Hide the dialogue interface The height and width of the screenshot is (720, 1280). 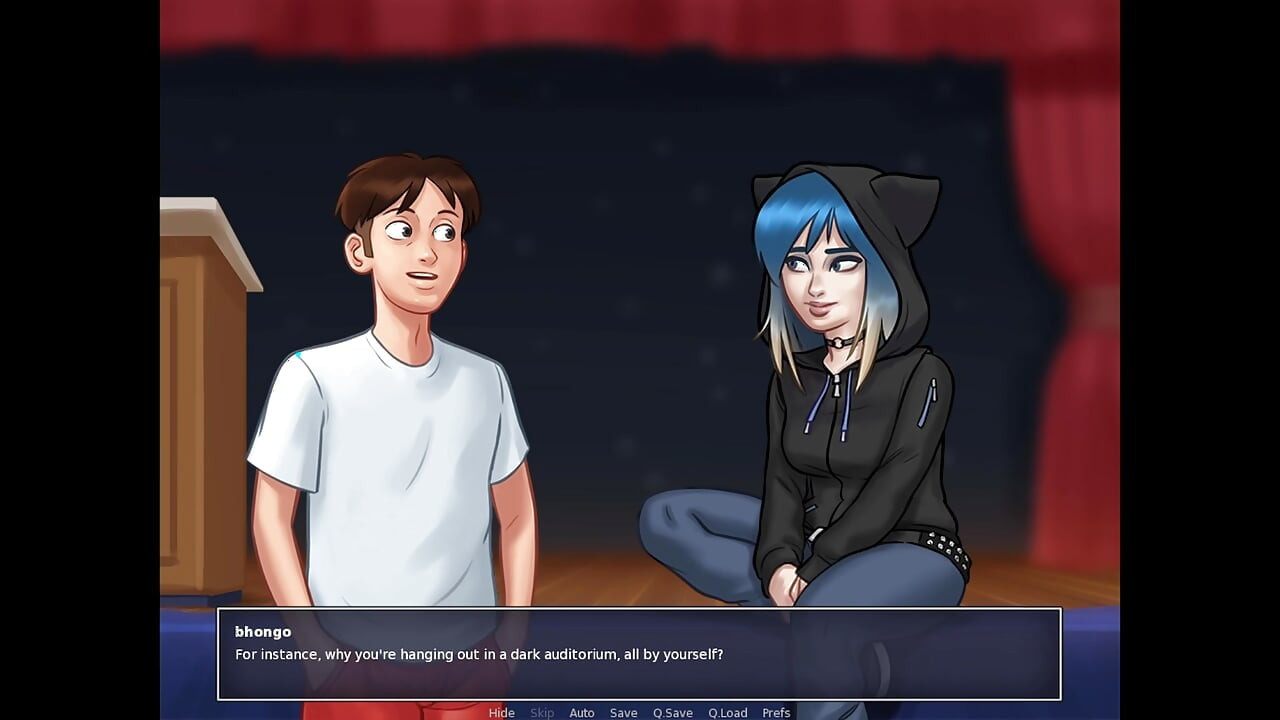tap(501, 712)
